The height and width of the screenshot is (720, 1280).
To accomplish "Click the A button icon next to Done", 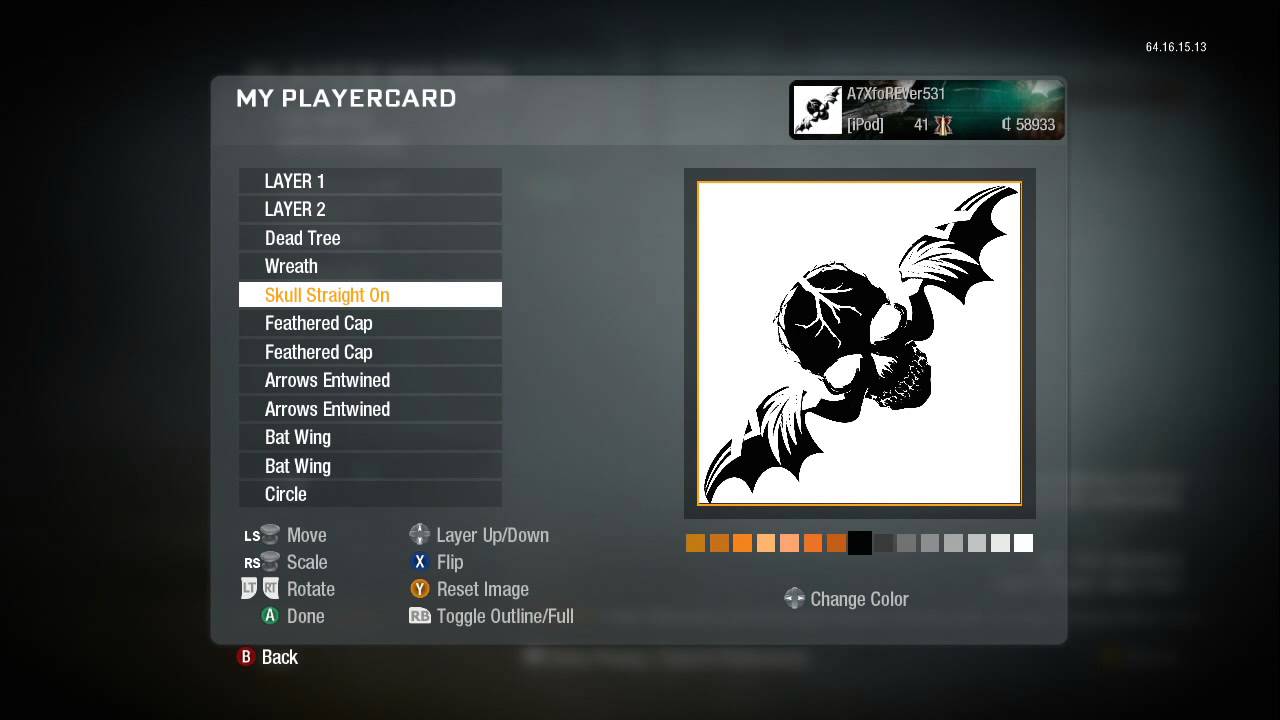I will 270,616.
